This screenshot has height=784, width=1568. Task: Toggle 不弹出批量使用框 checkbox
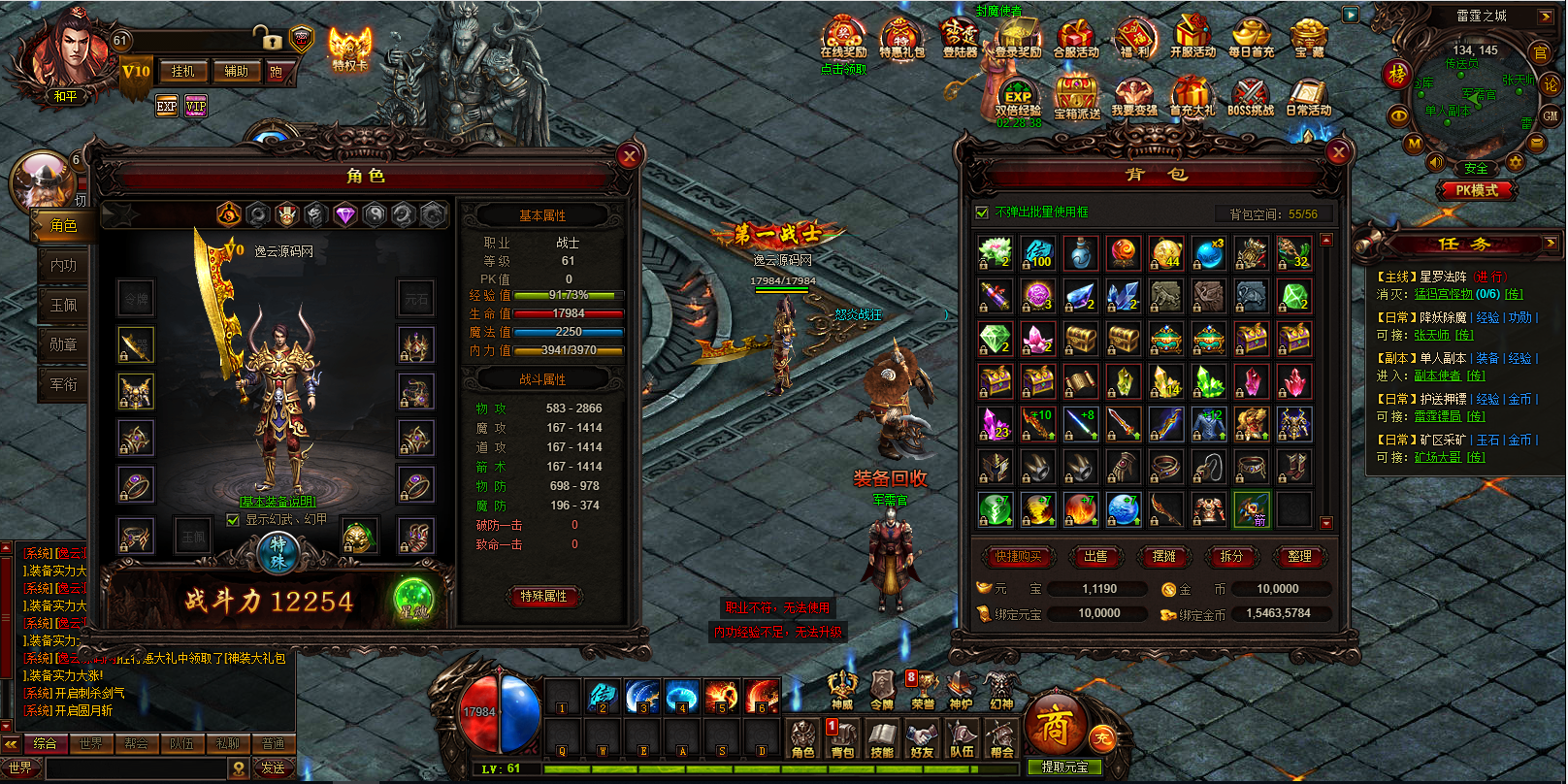point(982,212)
